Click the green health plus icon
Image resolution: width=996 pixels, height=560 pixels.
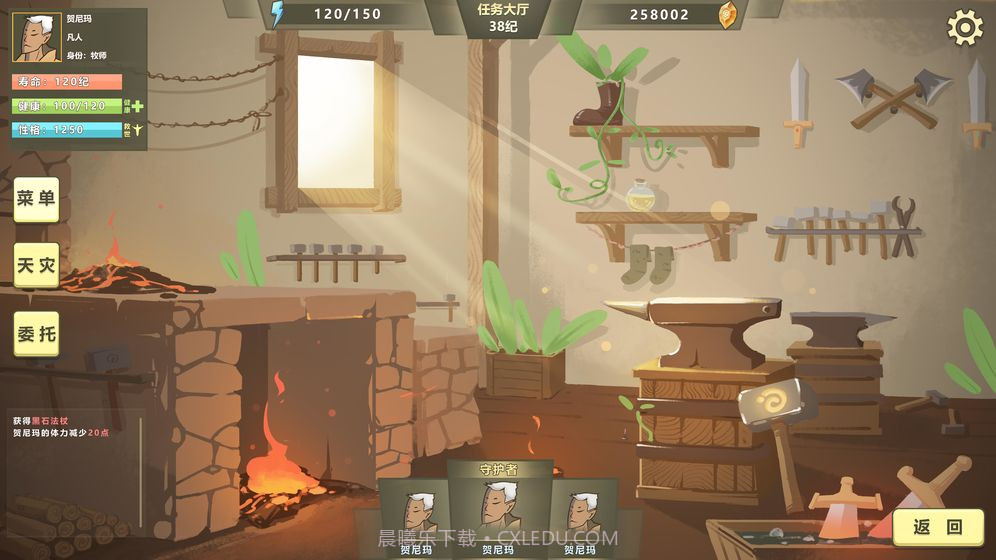(x=137, y=105)
